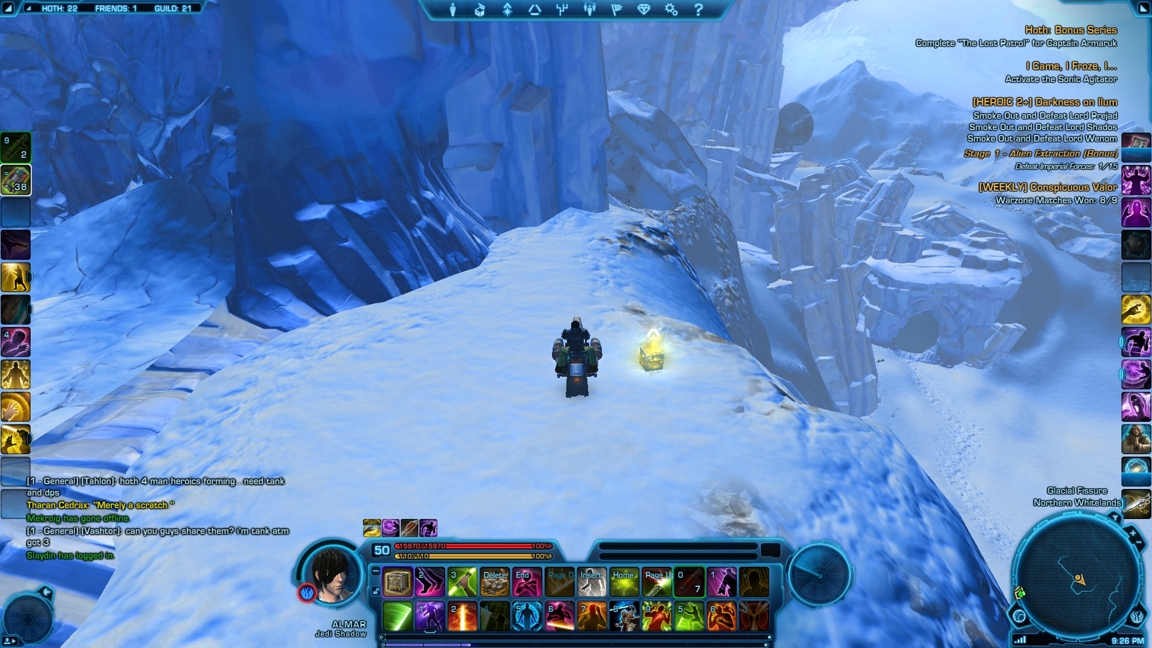Open the Cartel Market diamond icon
The image size is (1152, 648).
[x=643, y=10]
